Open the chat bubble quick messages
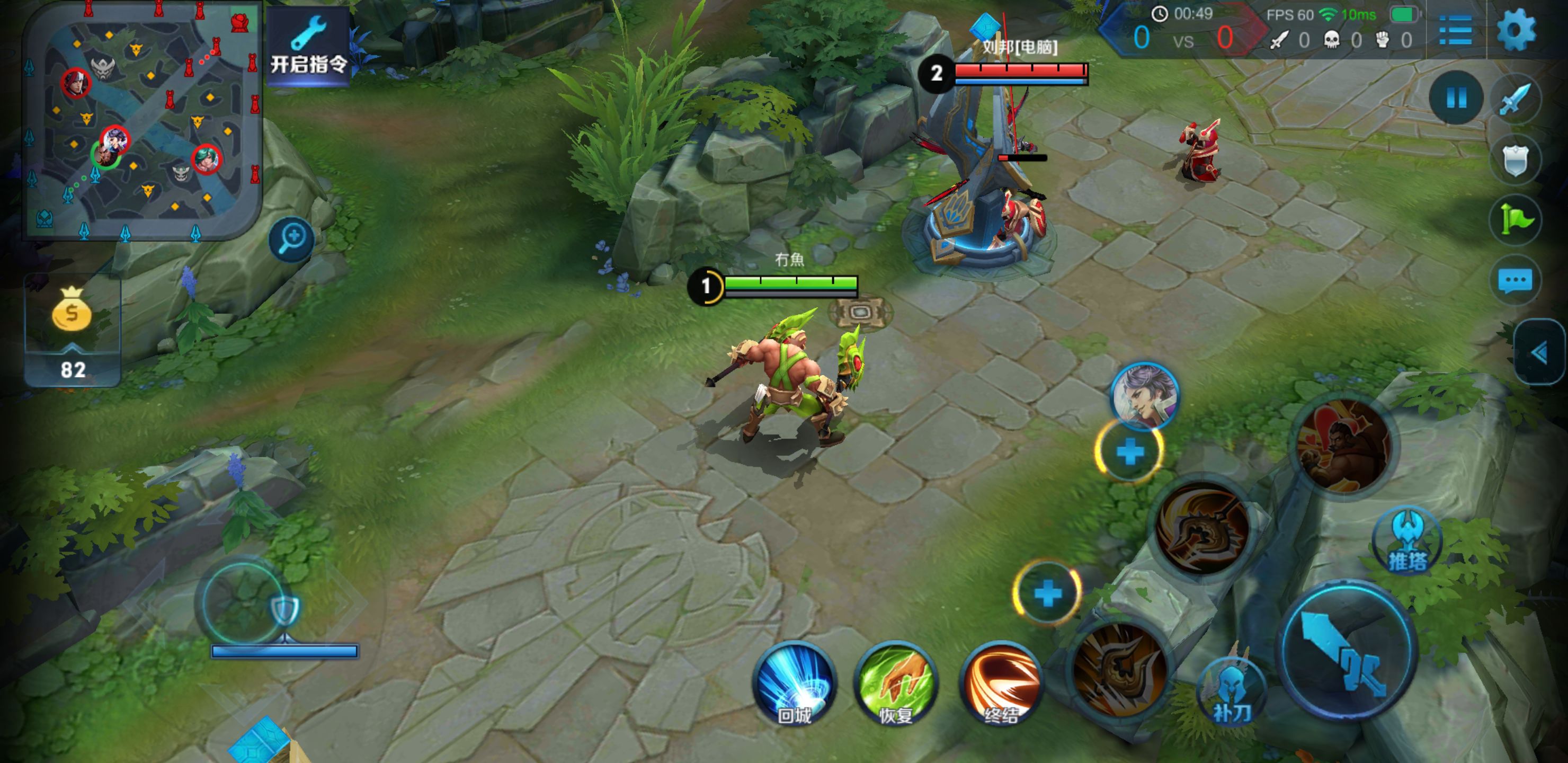This screenshot has width=1568, height=763. (x=1515, y=281)
